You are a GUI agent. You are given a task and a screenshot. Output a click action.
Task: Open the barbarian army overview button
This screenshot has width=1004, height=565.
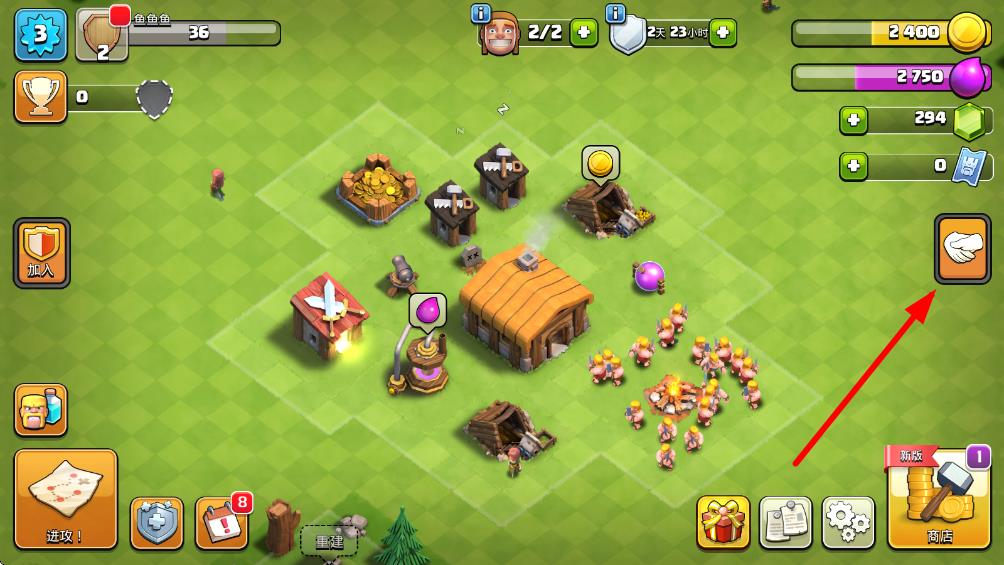click(x=41, y=410)
